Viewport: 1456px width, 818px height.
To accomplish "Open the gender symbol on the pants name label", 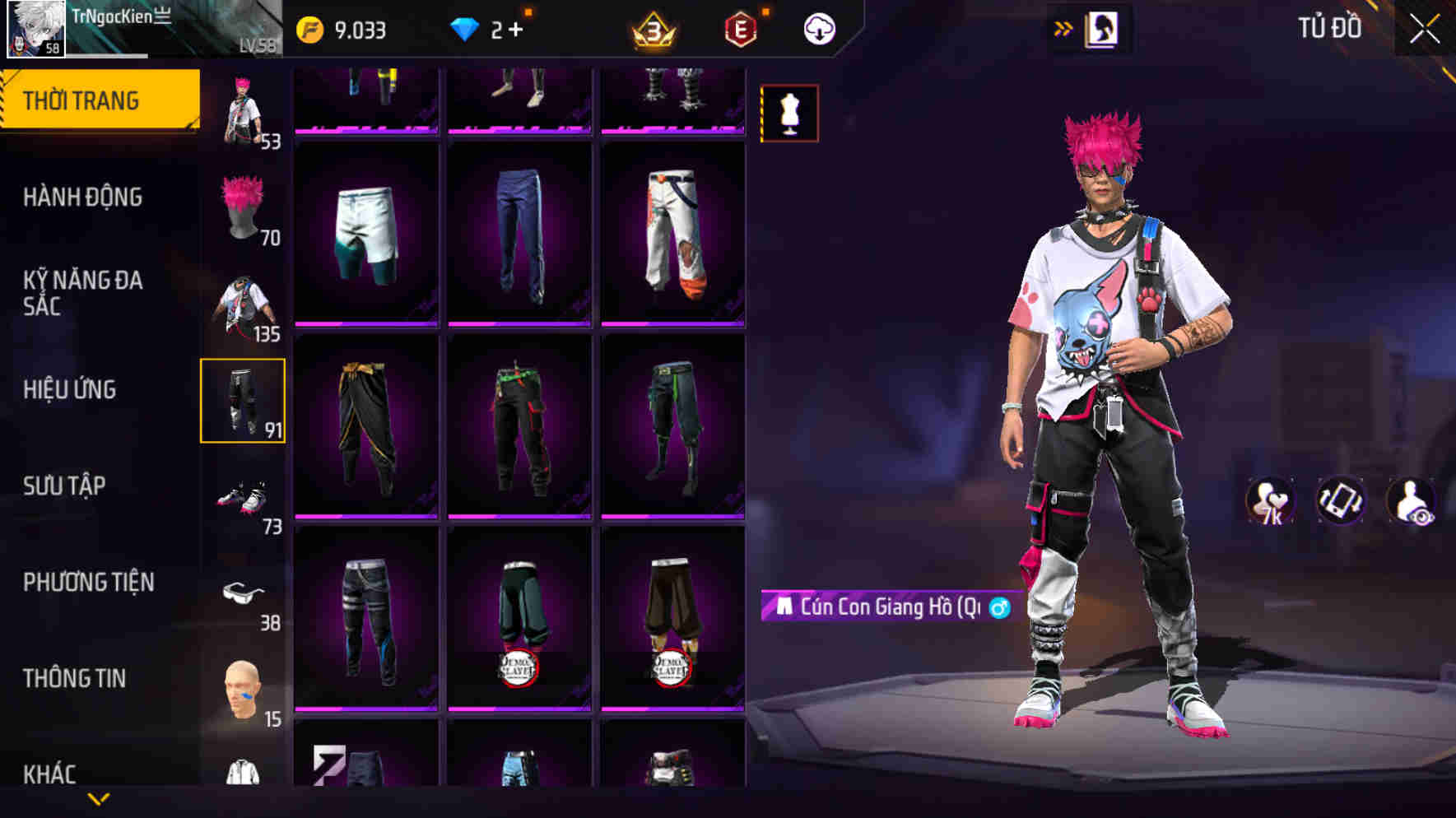I will 1000,610.
